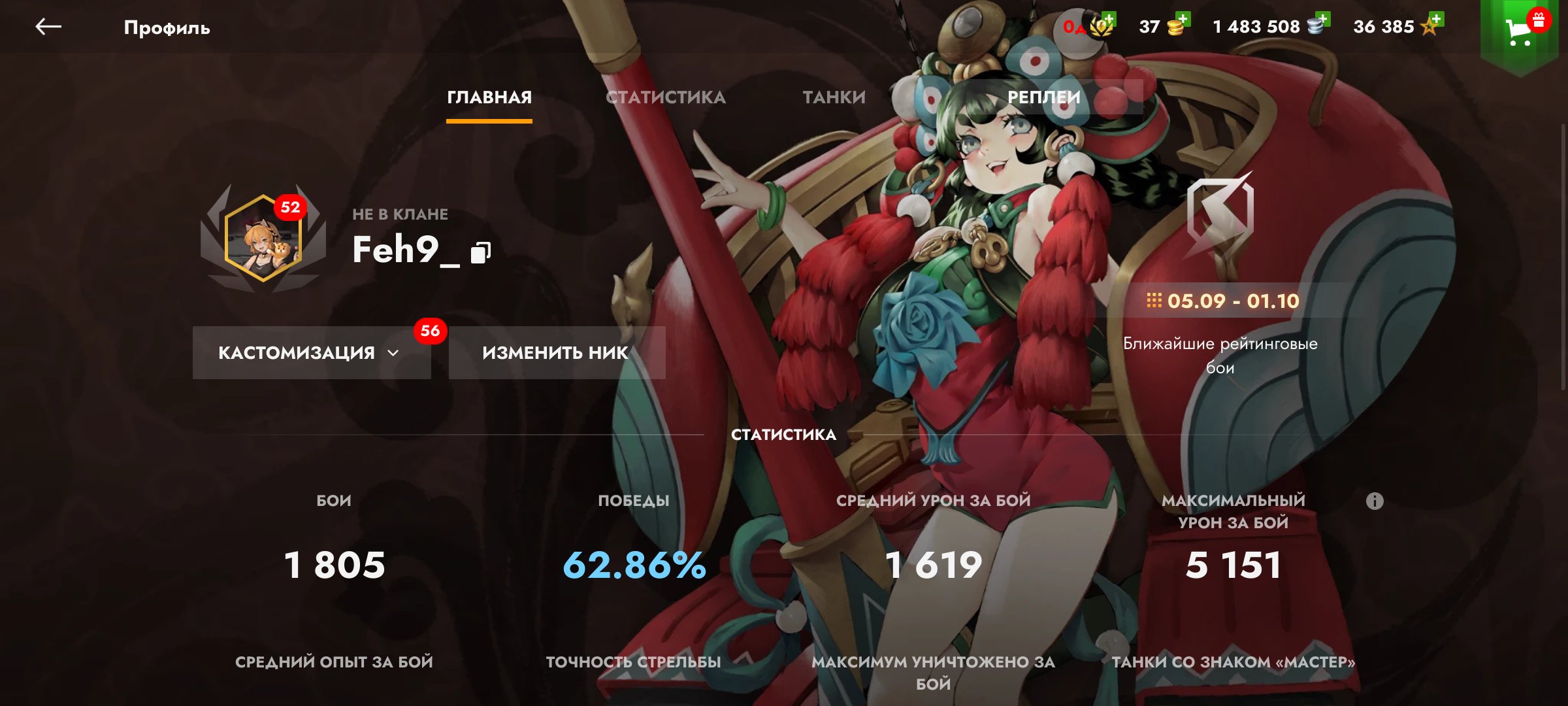Copy the nickname Feh9_ with copy icon
The width and height of the screenshot is (1568, 706).
coord(481,252)
